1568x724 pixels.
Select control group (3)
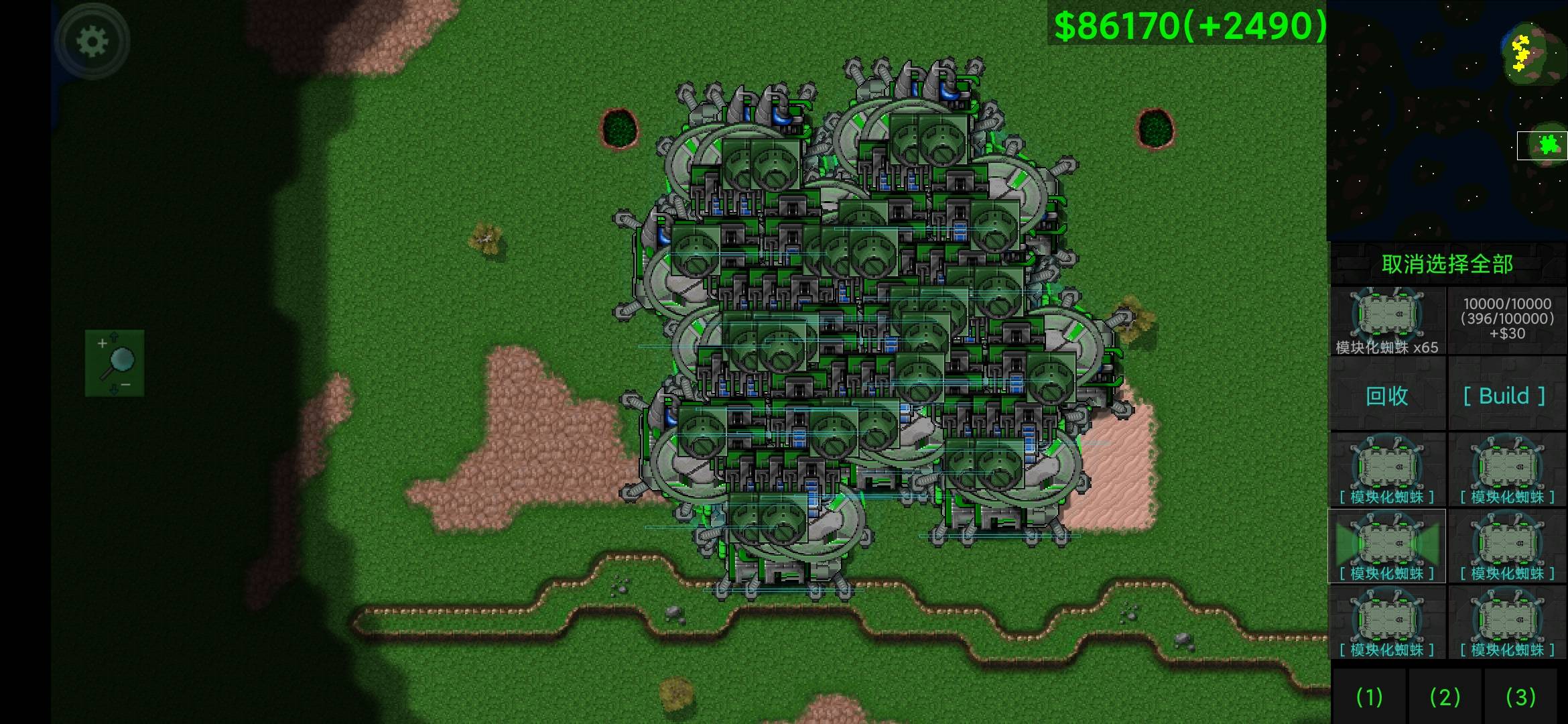coord(1520,697)
